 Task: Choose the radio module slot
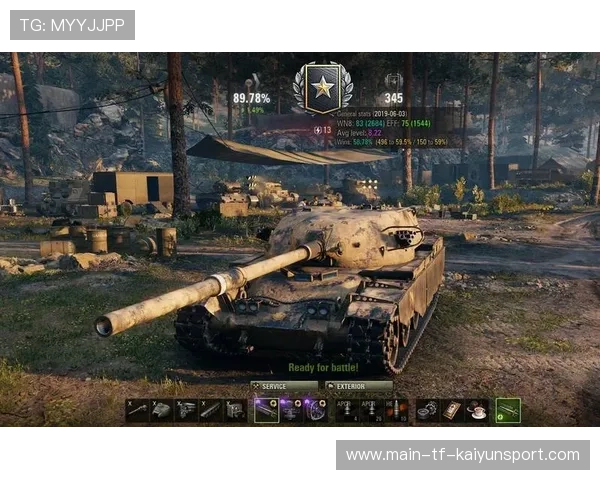(x=235, y=410)
